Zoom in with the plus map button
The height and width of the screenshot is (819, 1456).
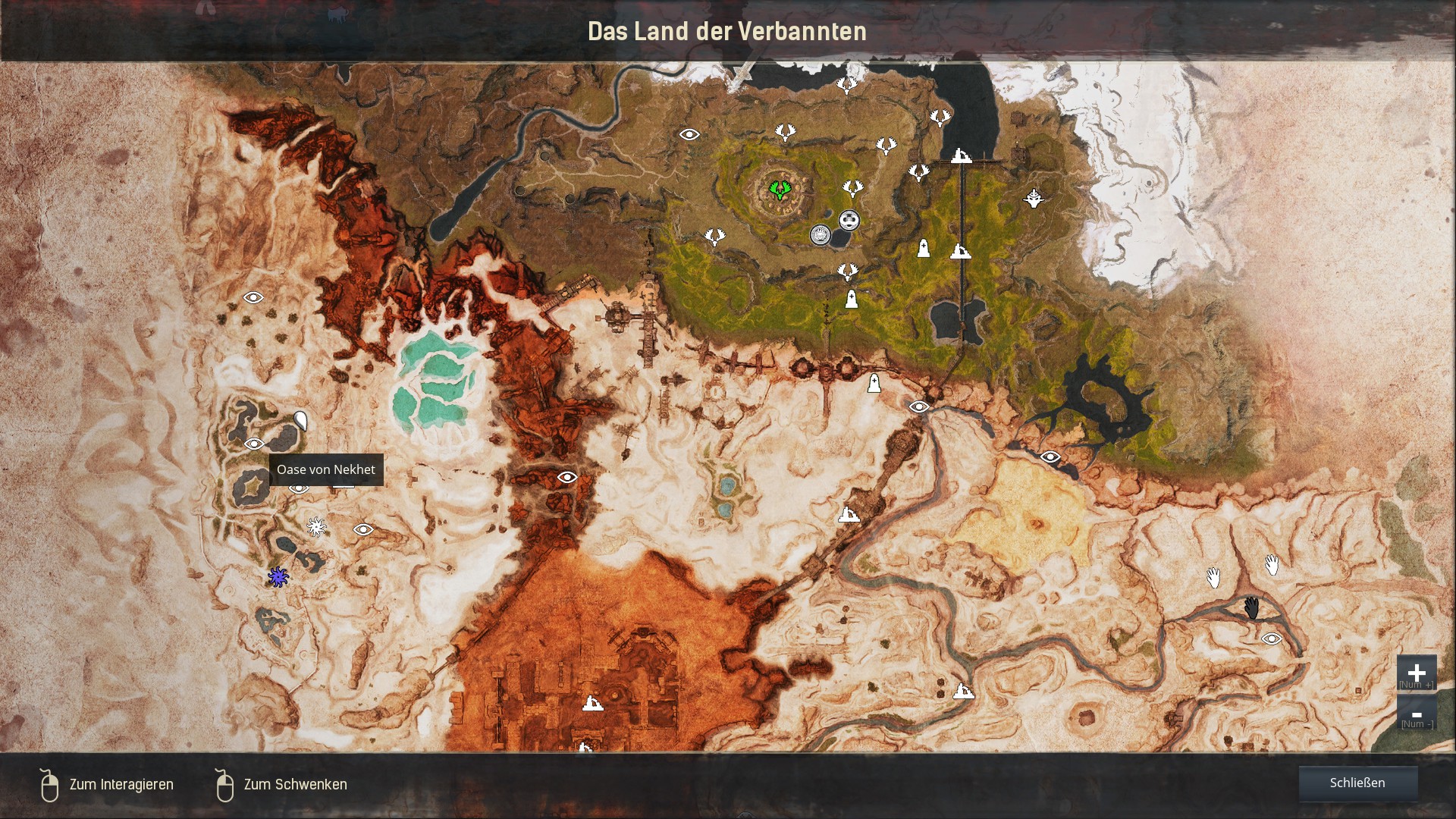point(1416,673)
